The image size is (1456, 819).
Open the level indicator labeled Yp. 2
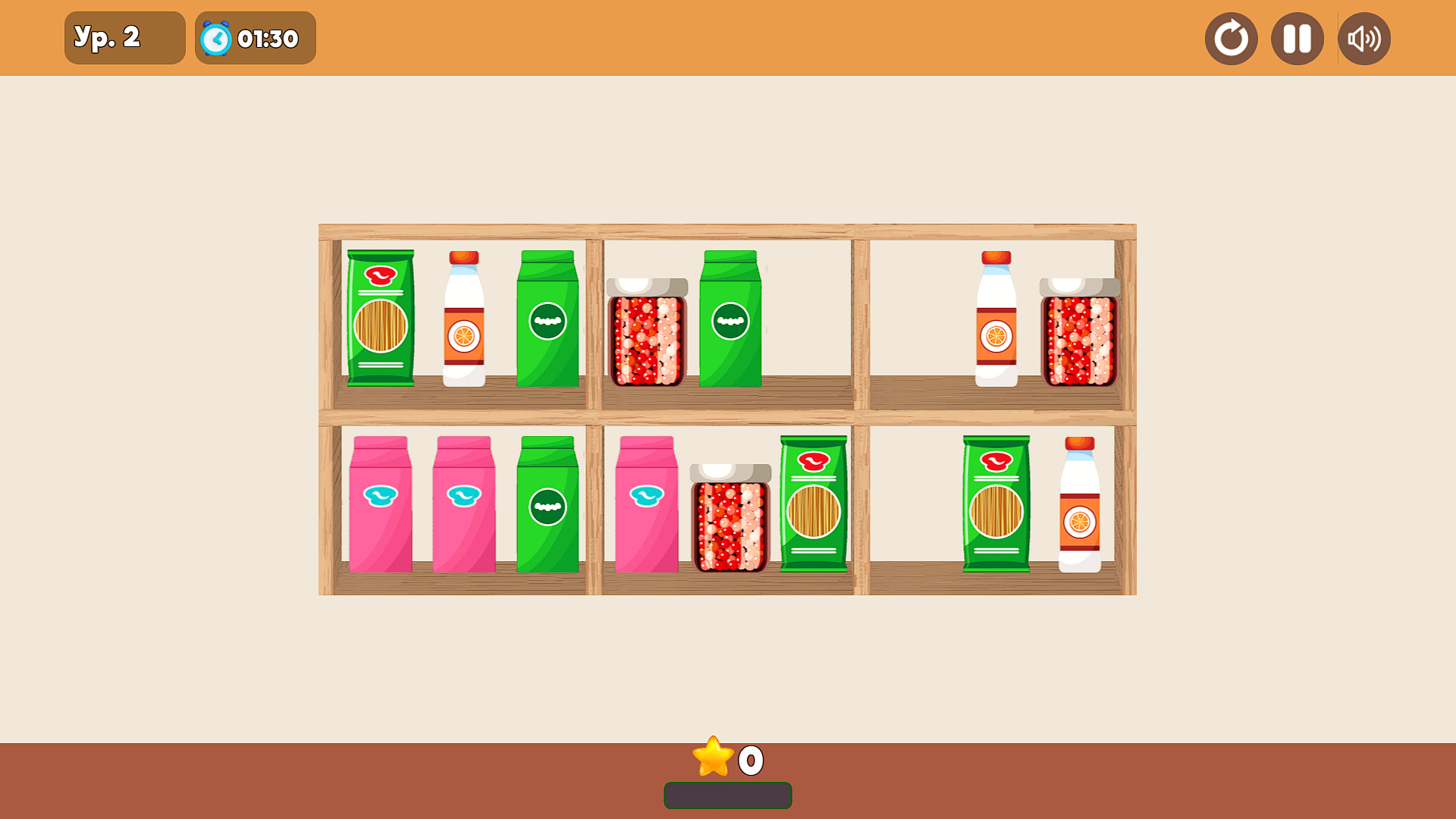coord(124,37)
